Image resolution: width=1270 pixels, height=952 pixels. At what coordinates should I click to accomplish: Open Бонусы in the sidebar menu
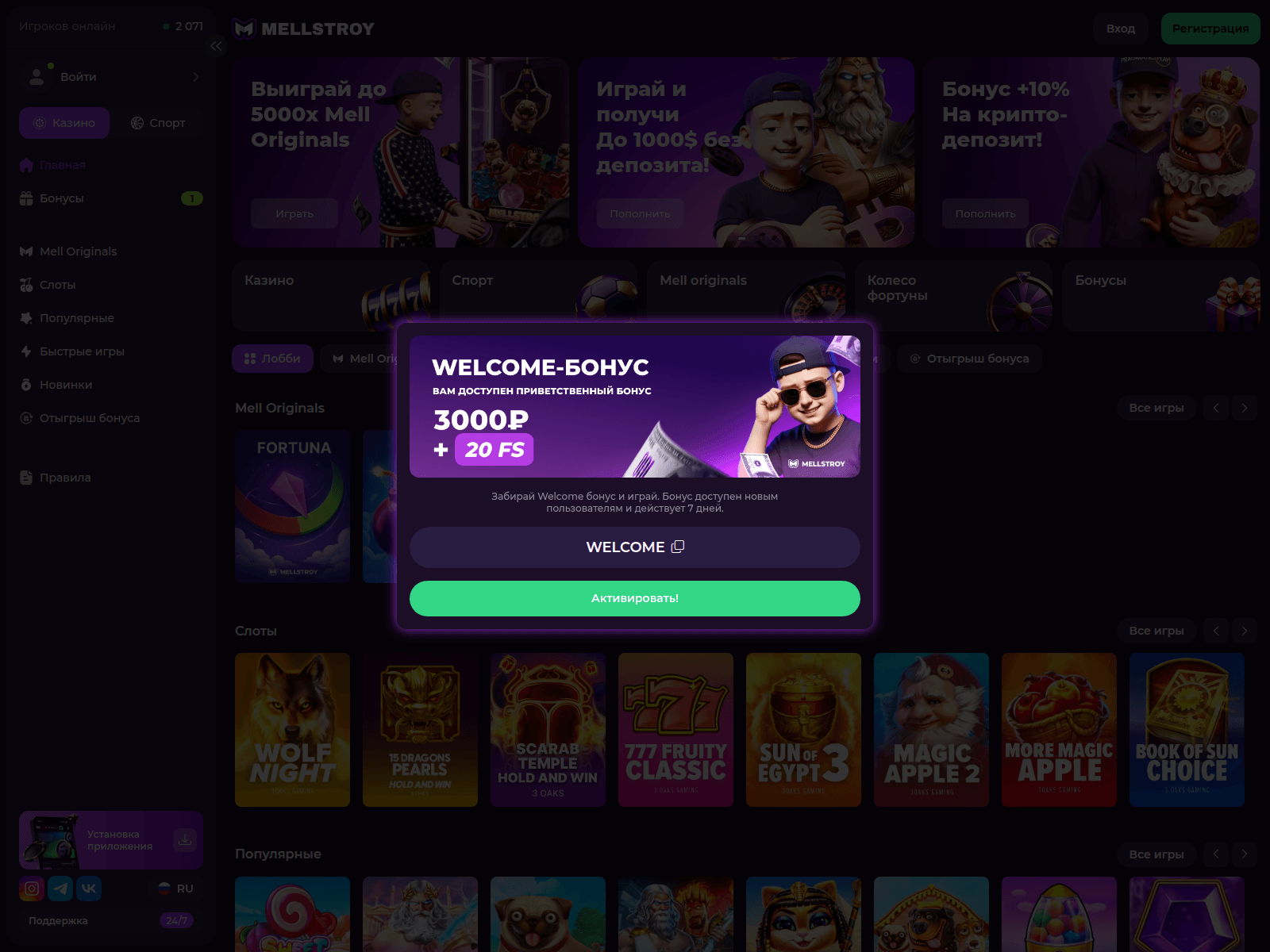pyautogui.click(x=62, y=198)
